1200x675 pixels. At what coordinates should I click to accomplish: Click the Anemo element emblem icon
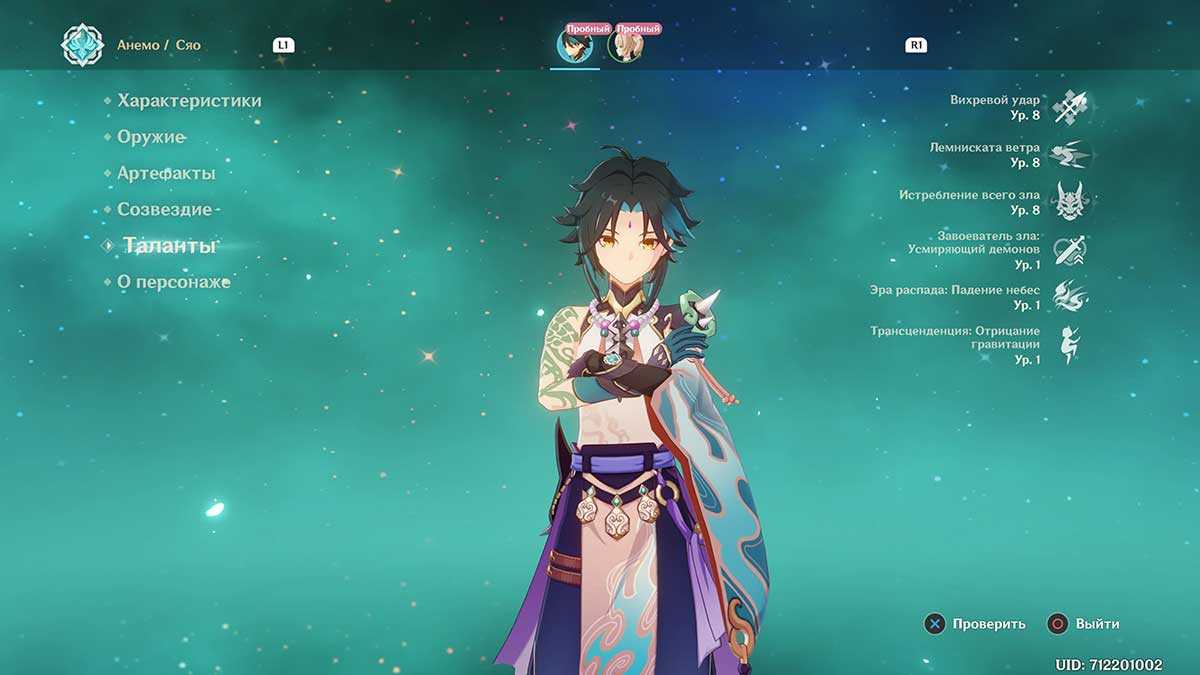(x=82, y=45)
